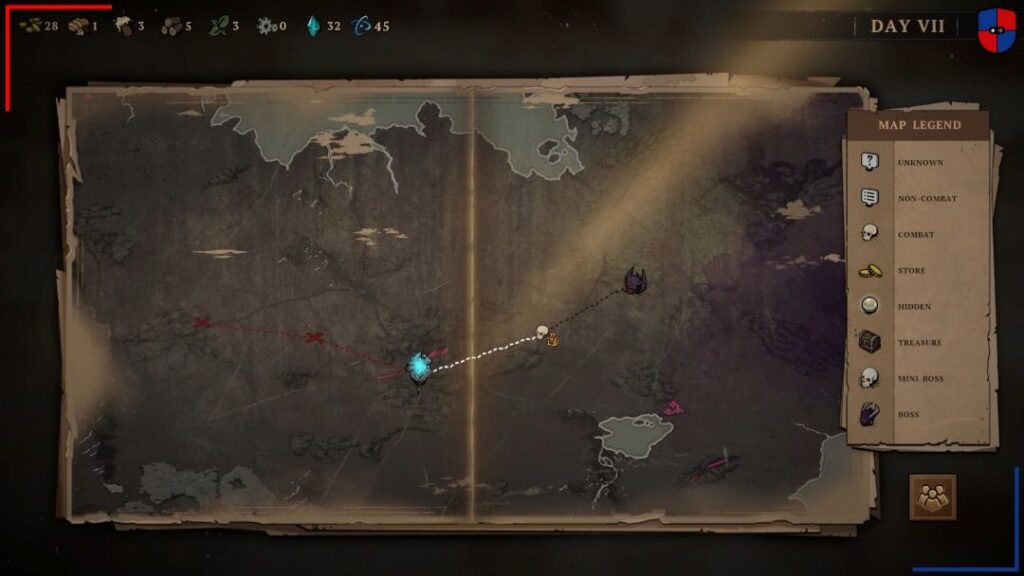
Task: Click the Mini Boss legend entry
Action: tap(904, 378)
